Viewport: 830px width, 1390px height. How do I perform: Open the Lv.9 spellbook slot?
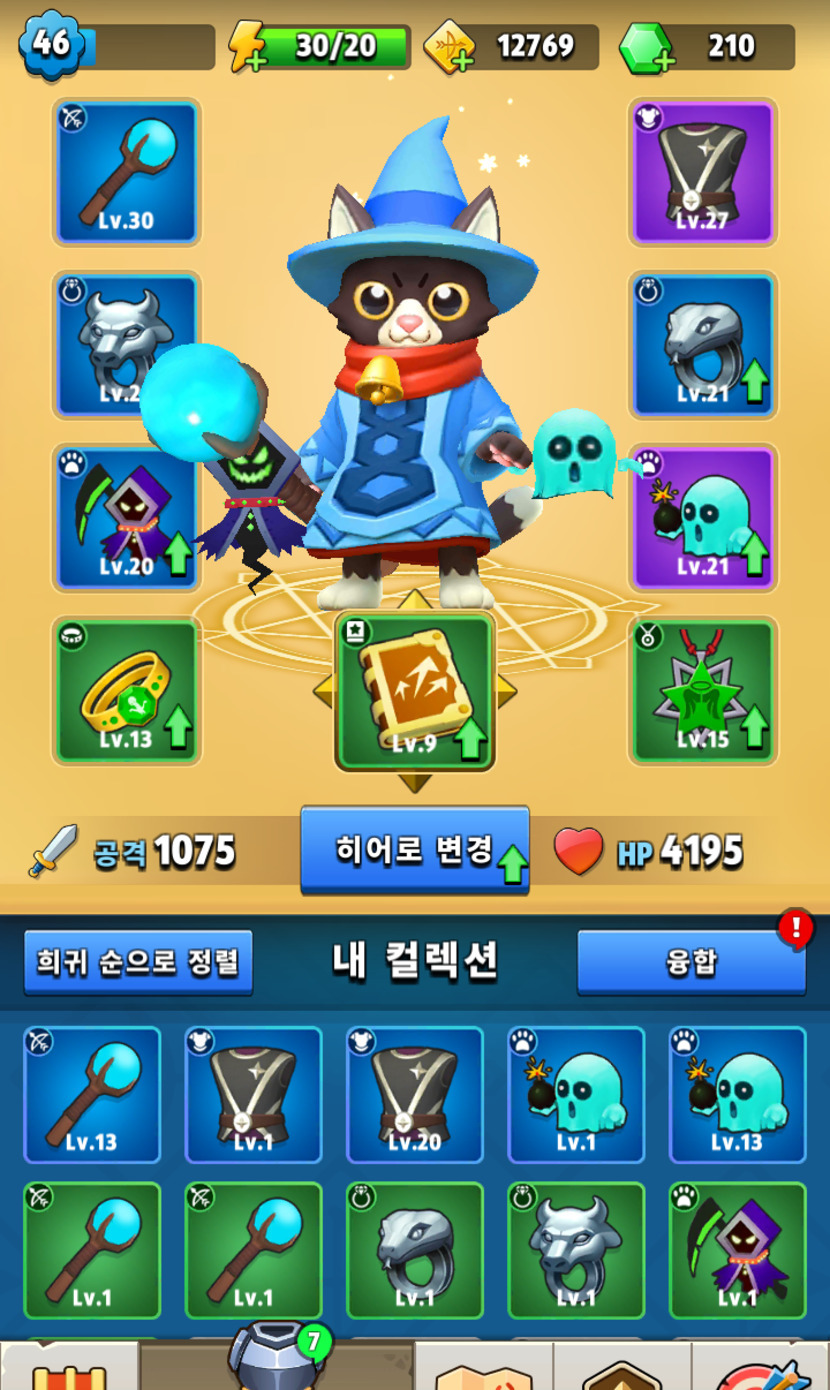pyautogui.click(x=414, y=692)
